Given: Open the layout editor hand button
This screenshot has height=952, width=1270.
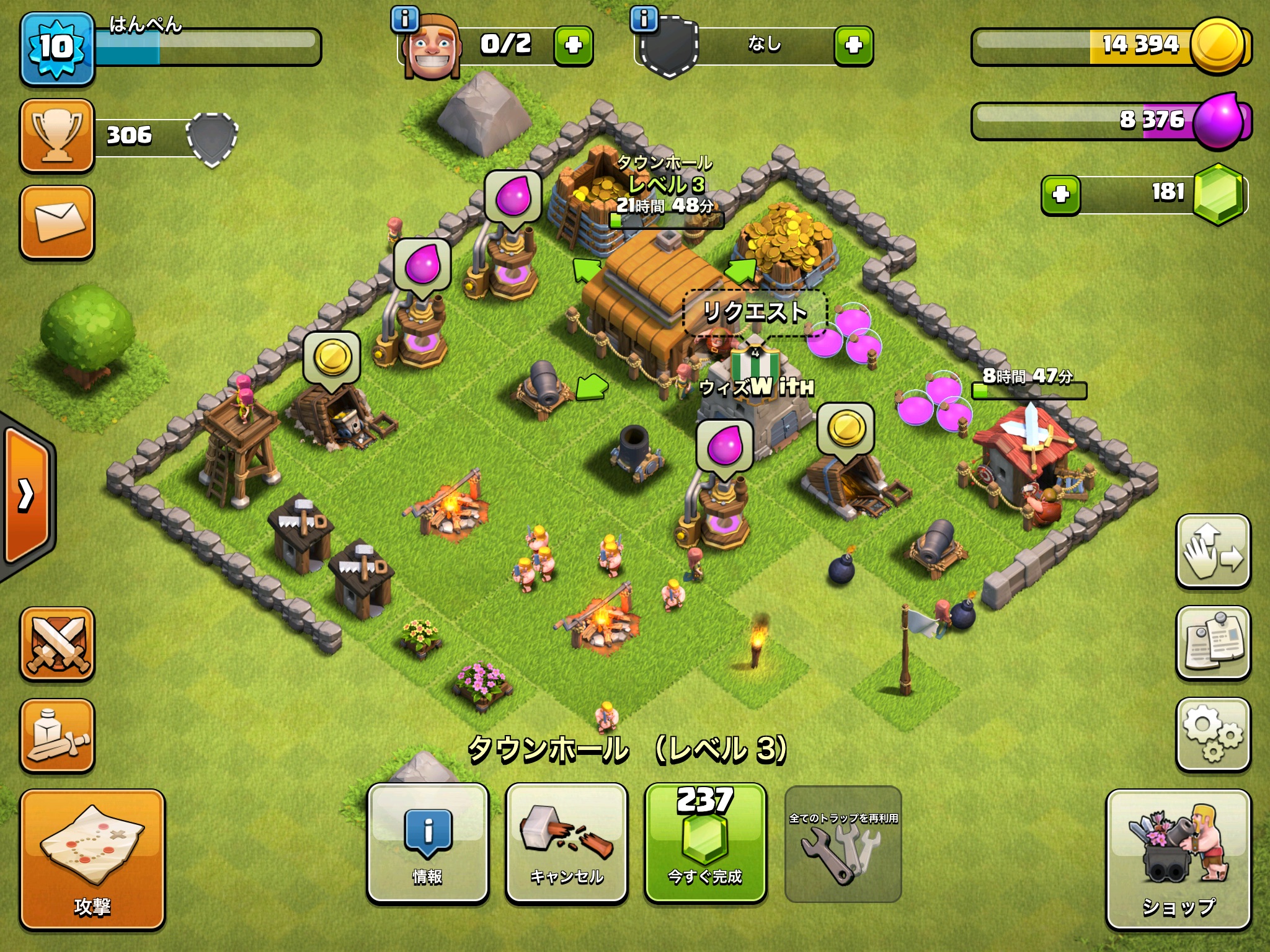Looking at the screenshot, I should (x=1213, y=551).
